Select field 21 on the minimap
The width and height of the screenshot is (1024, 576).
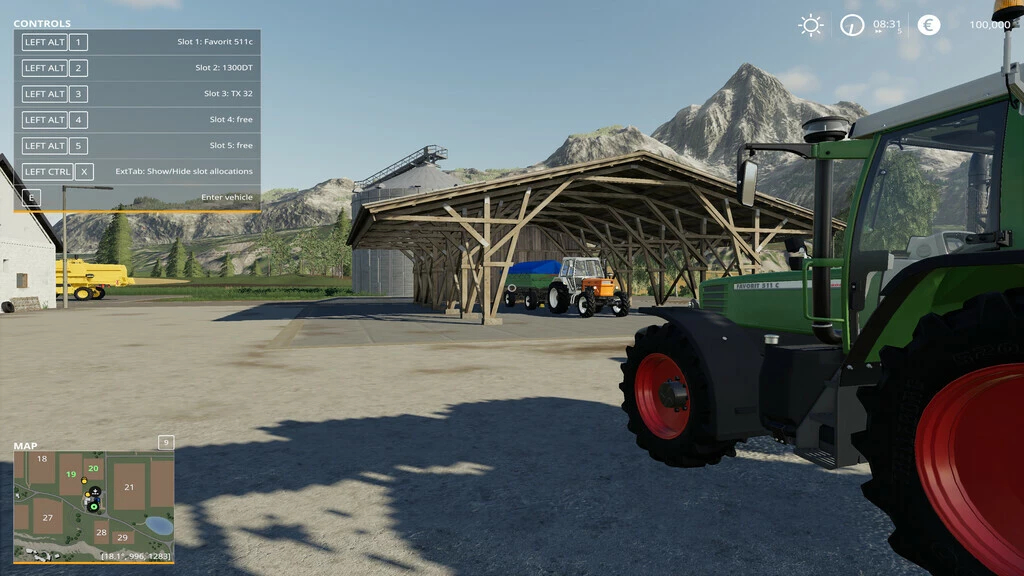[x=129, y=487]
